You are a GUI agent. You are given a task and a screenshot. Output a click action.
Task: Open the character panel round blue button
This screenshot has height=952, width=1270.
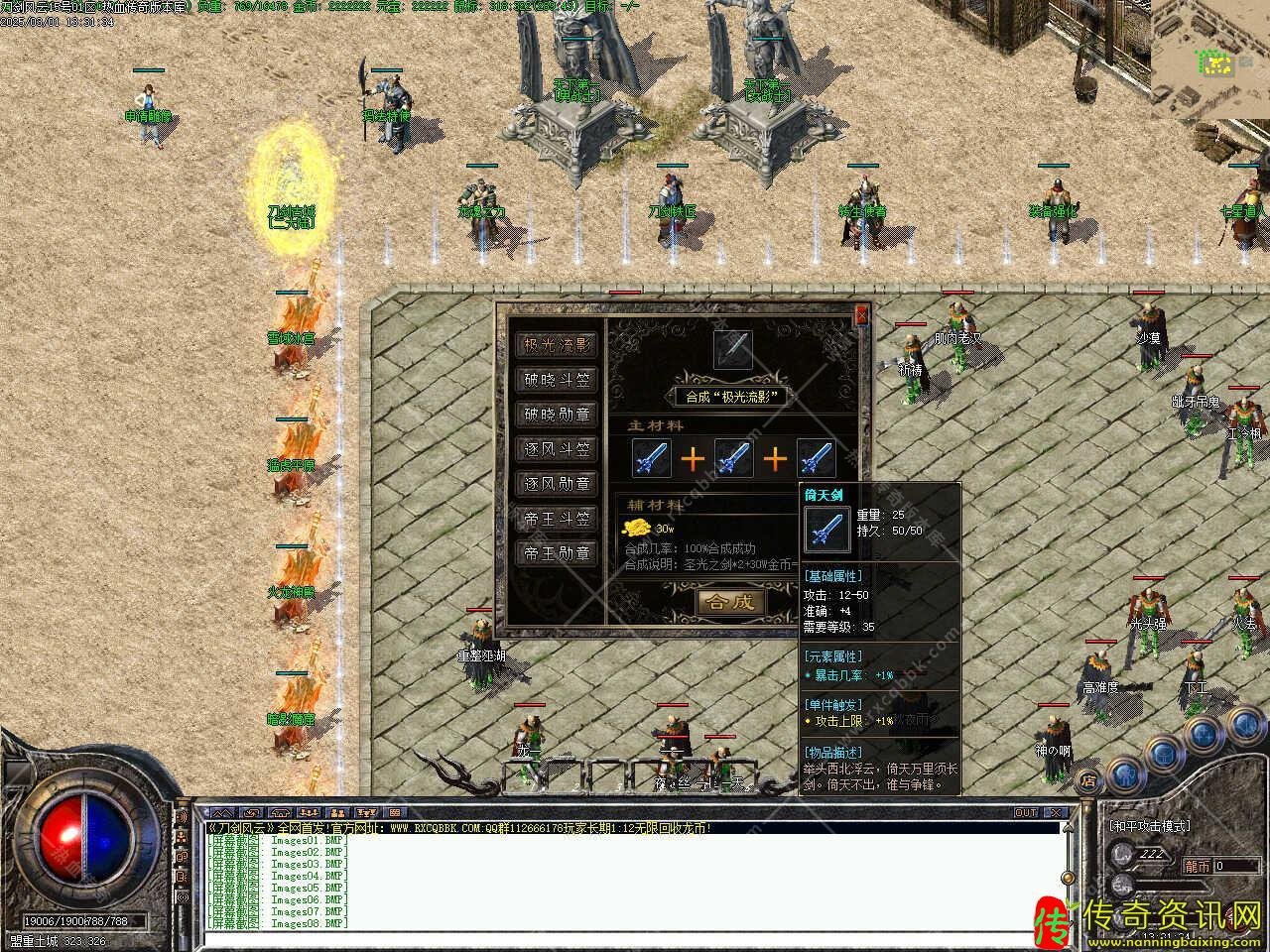[x=1124, y=773]
